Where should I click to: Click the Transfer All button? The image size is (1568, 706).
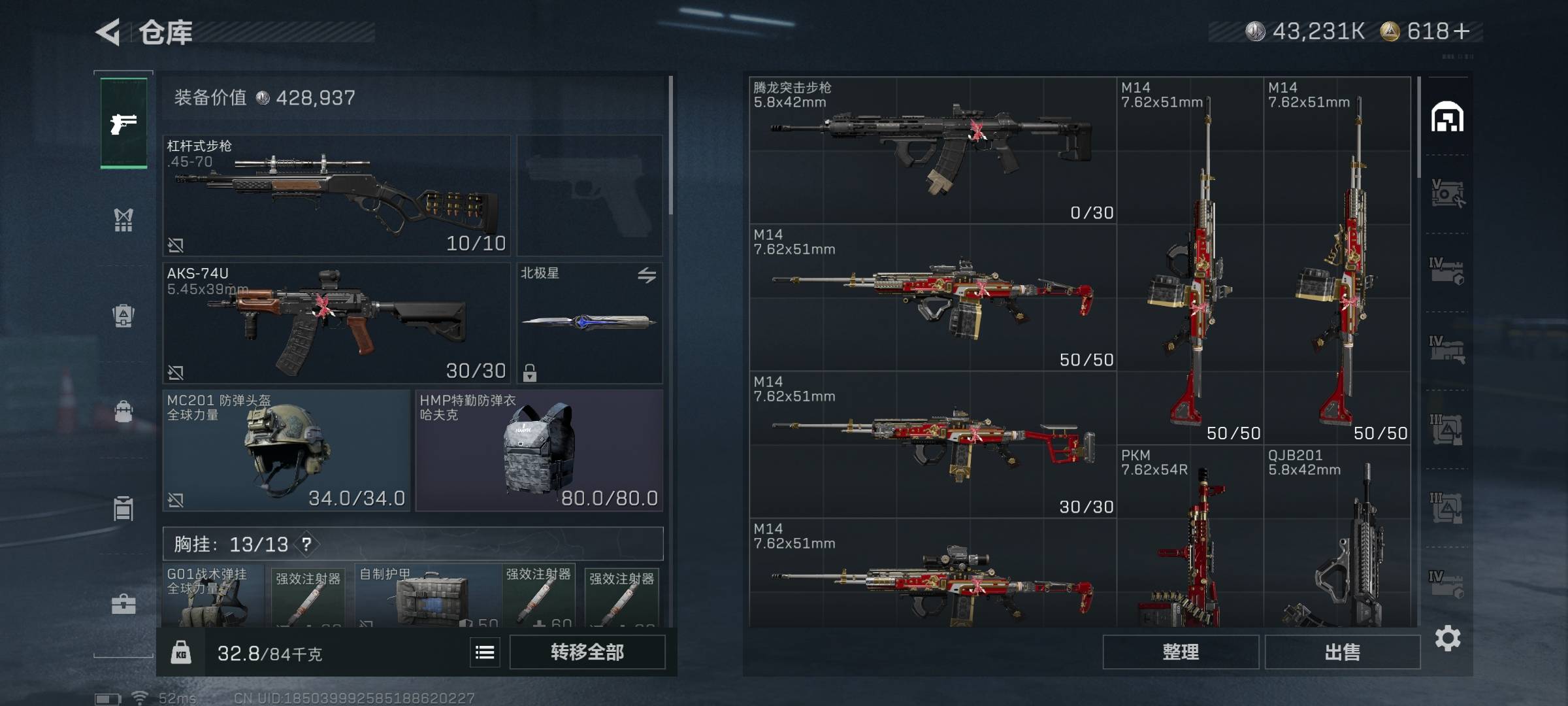coord(587,652)
